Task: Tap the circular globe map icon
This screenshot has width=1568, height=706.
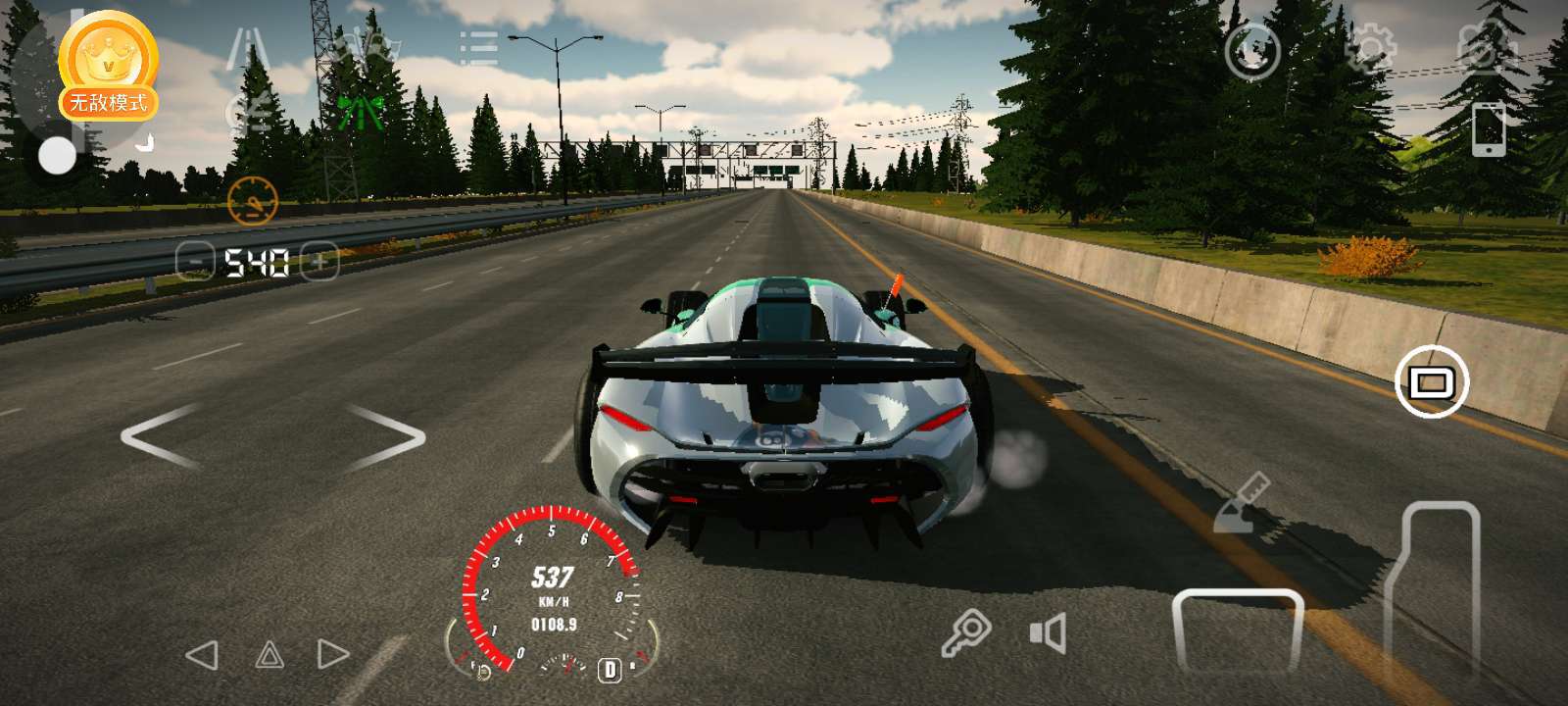Action: pos(1252,51)
